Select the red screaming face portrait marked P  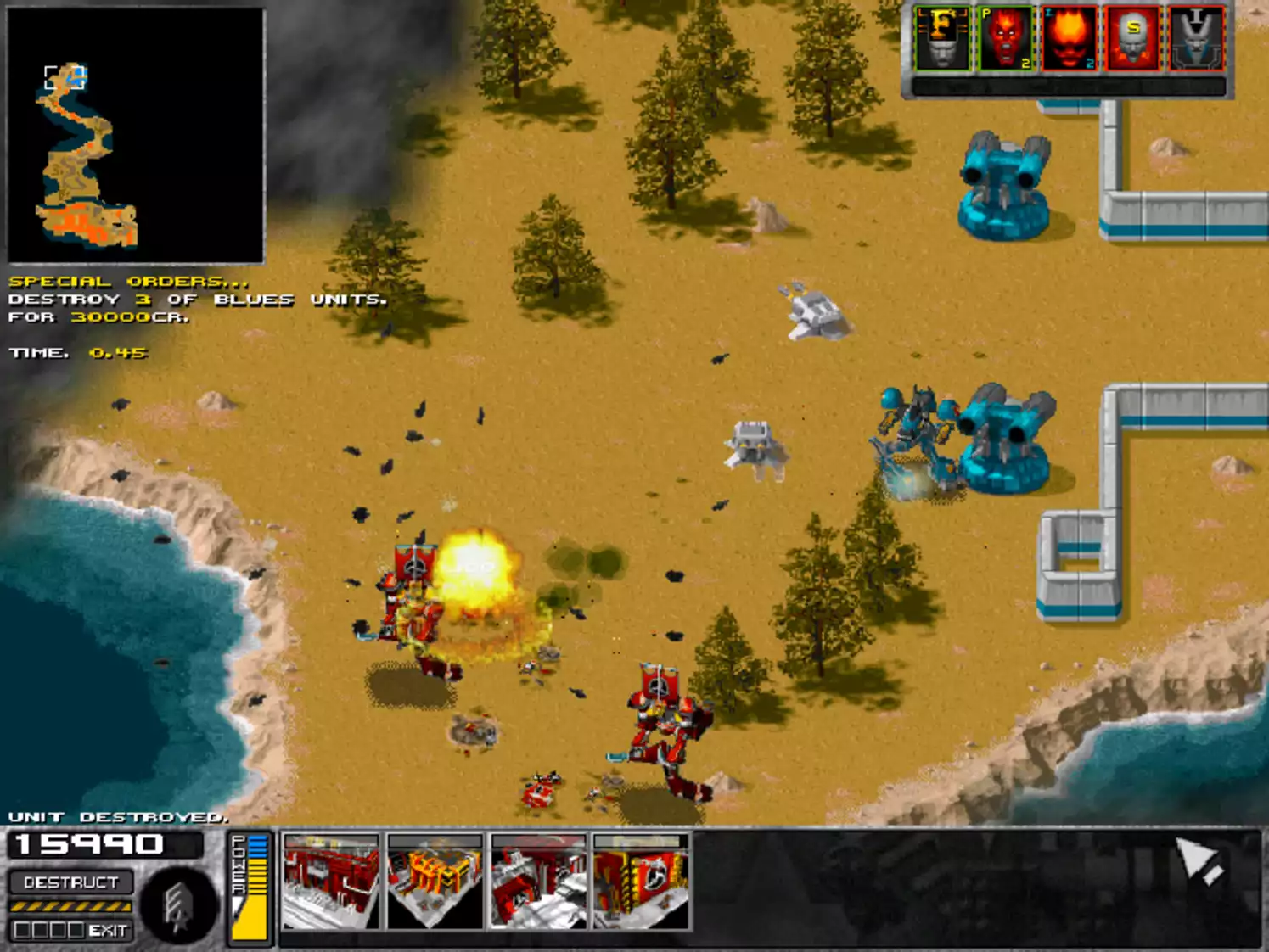pos(1006,39)
